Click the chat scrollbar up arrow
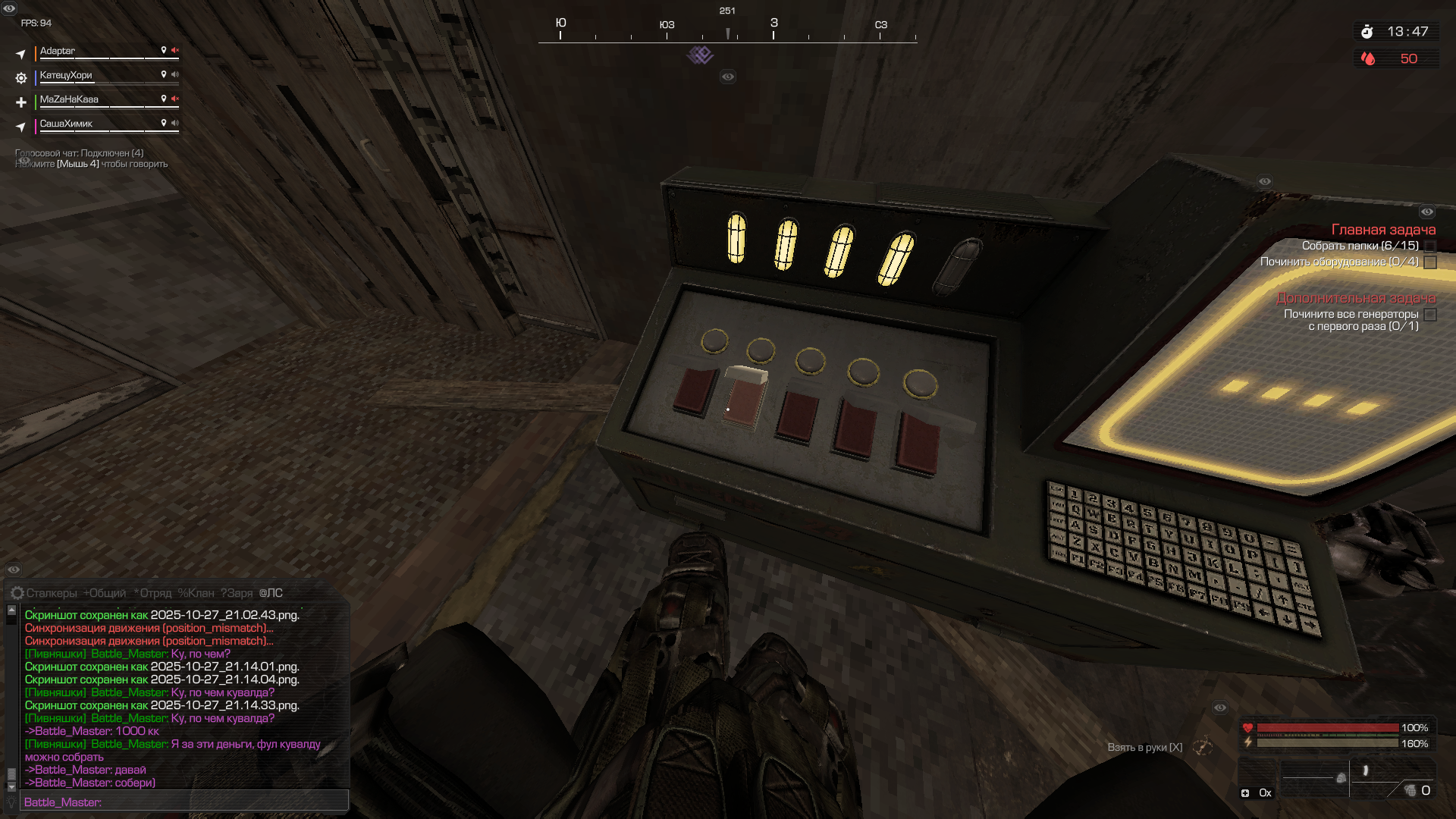1456x819 pixels. pyautogui.click(x=11, y=610)
